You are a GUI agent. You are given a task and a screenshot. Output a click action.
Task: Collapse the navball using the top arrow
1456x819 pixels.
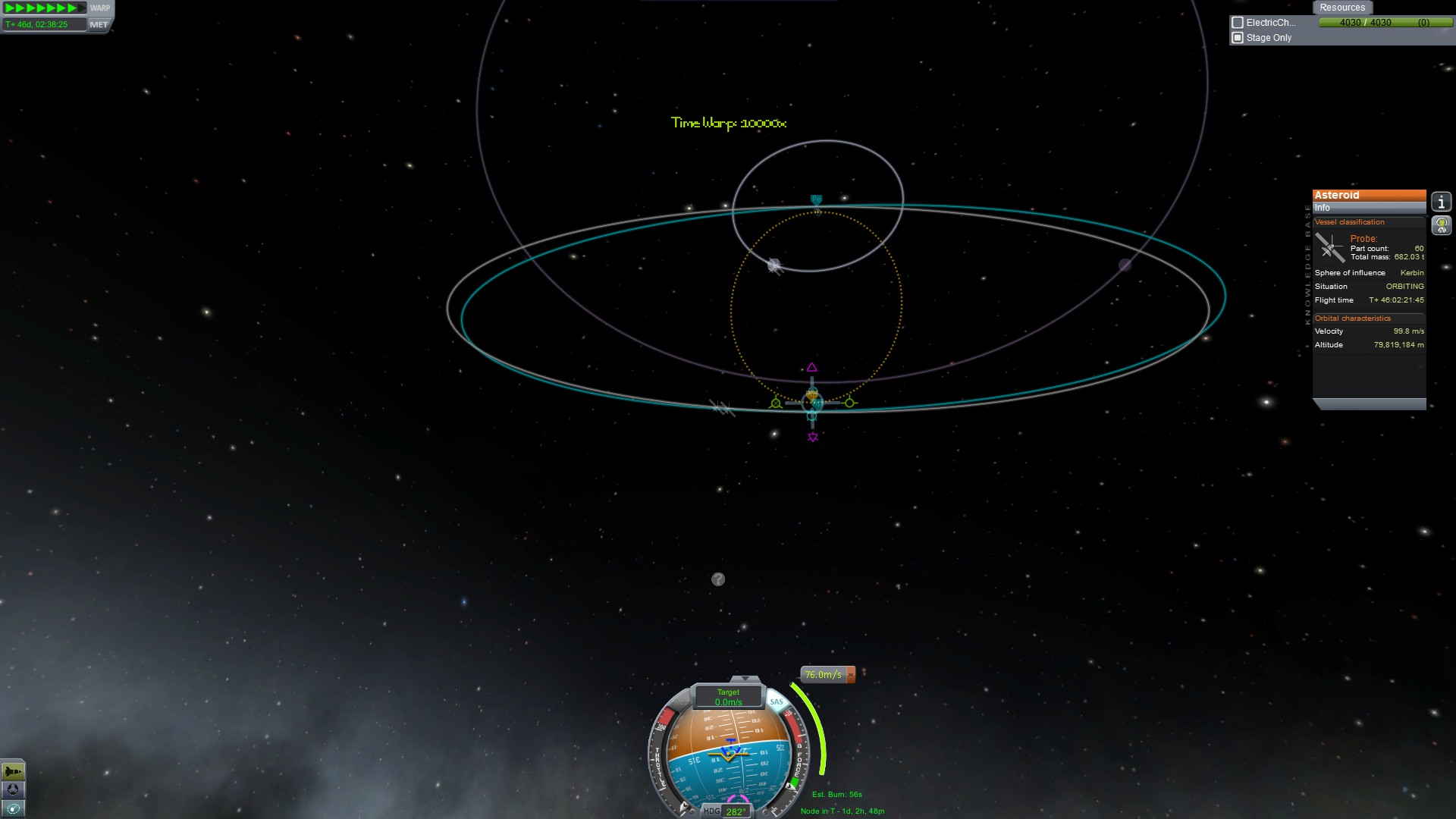point(745,679)
